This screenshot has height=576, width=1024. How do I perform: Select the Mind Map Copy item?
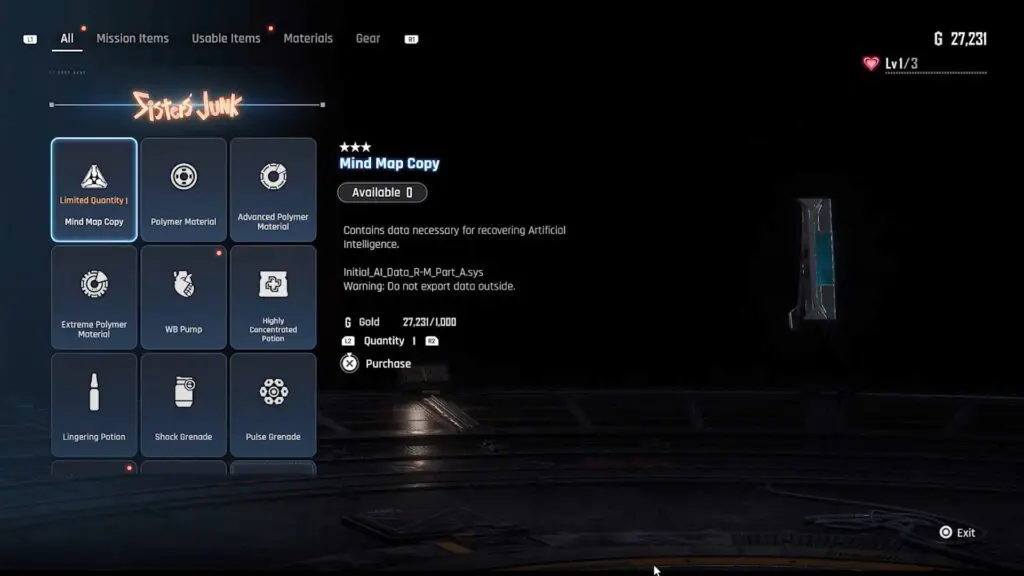[x=94, y=190]
